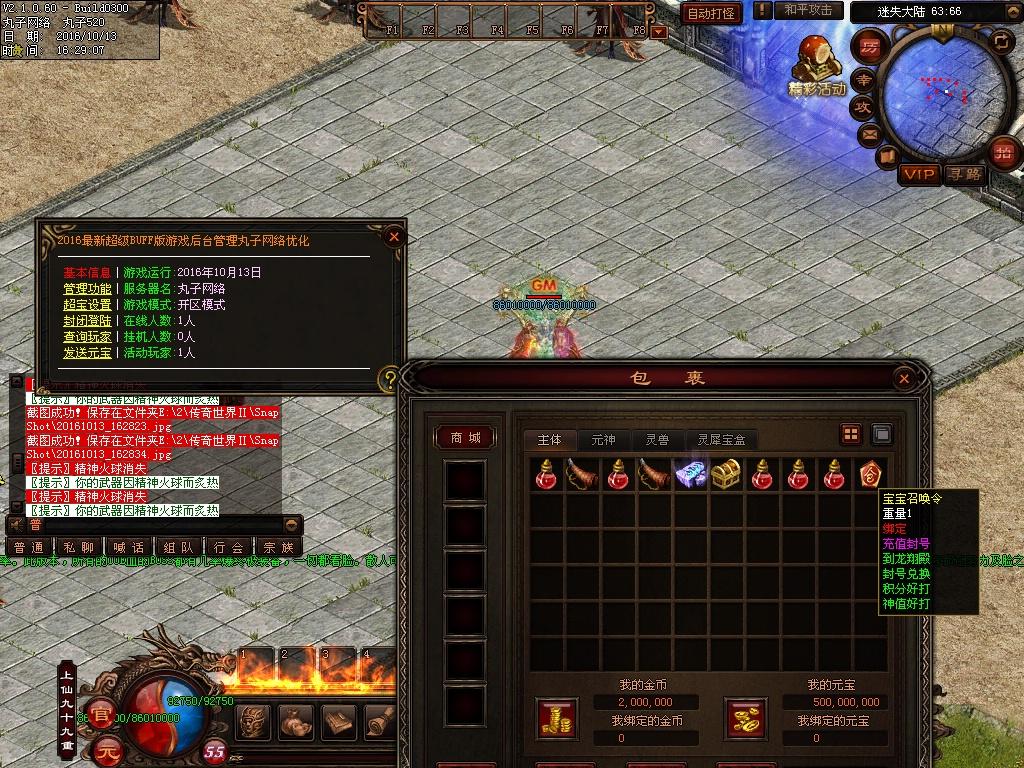Viewport: 1024px width, 768px height.
Task: Select the purple glowing crystal item
Action: (x=690, y=474)
